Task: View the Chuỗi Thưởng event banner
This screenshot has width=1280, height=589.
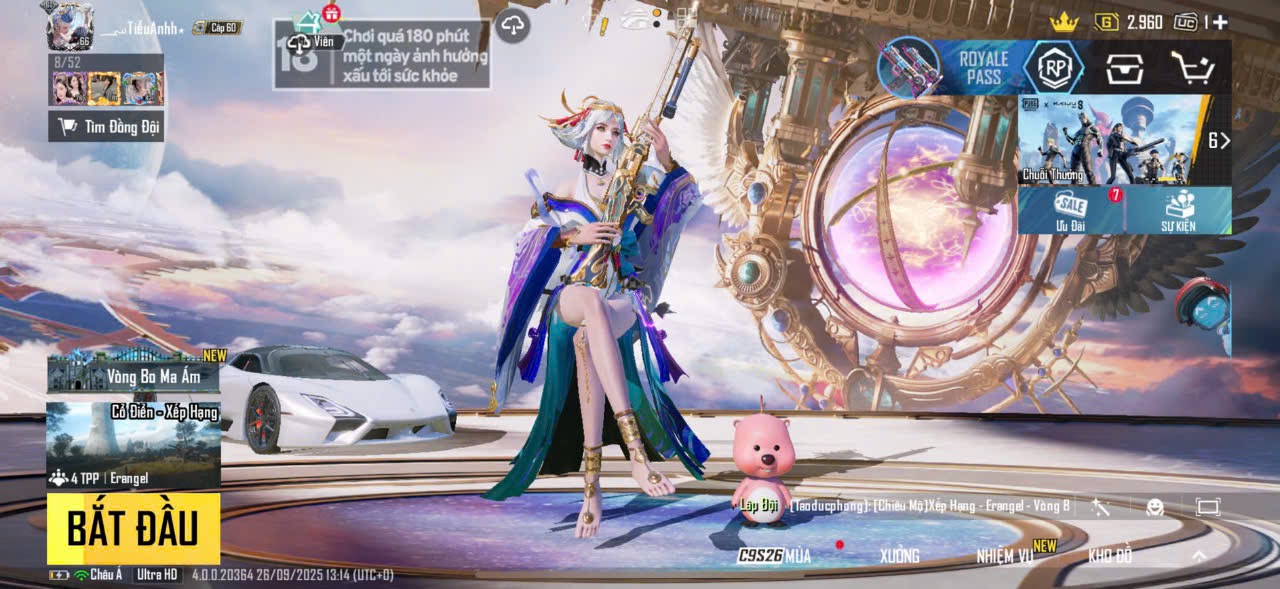Action: [x=1111, y=140]
